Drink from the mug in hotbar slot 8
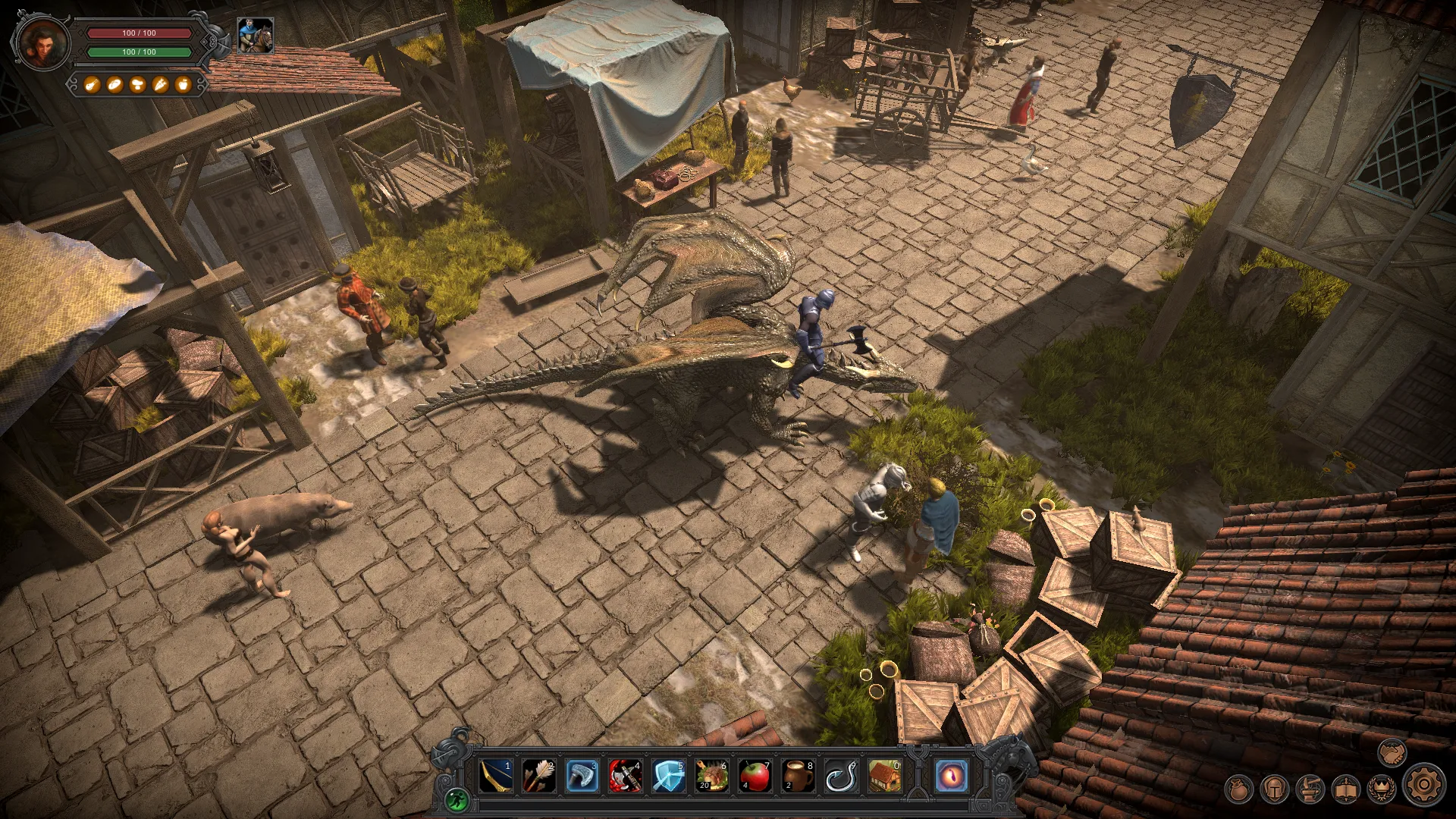The image size is (1456, 819). 796,776
